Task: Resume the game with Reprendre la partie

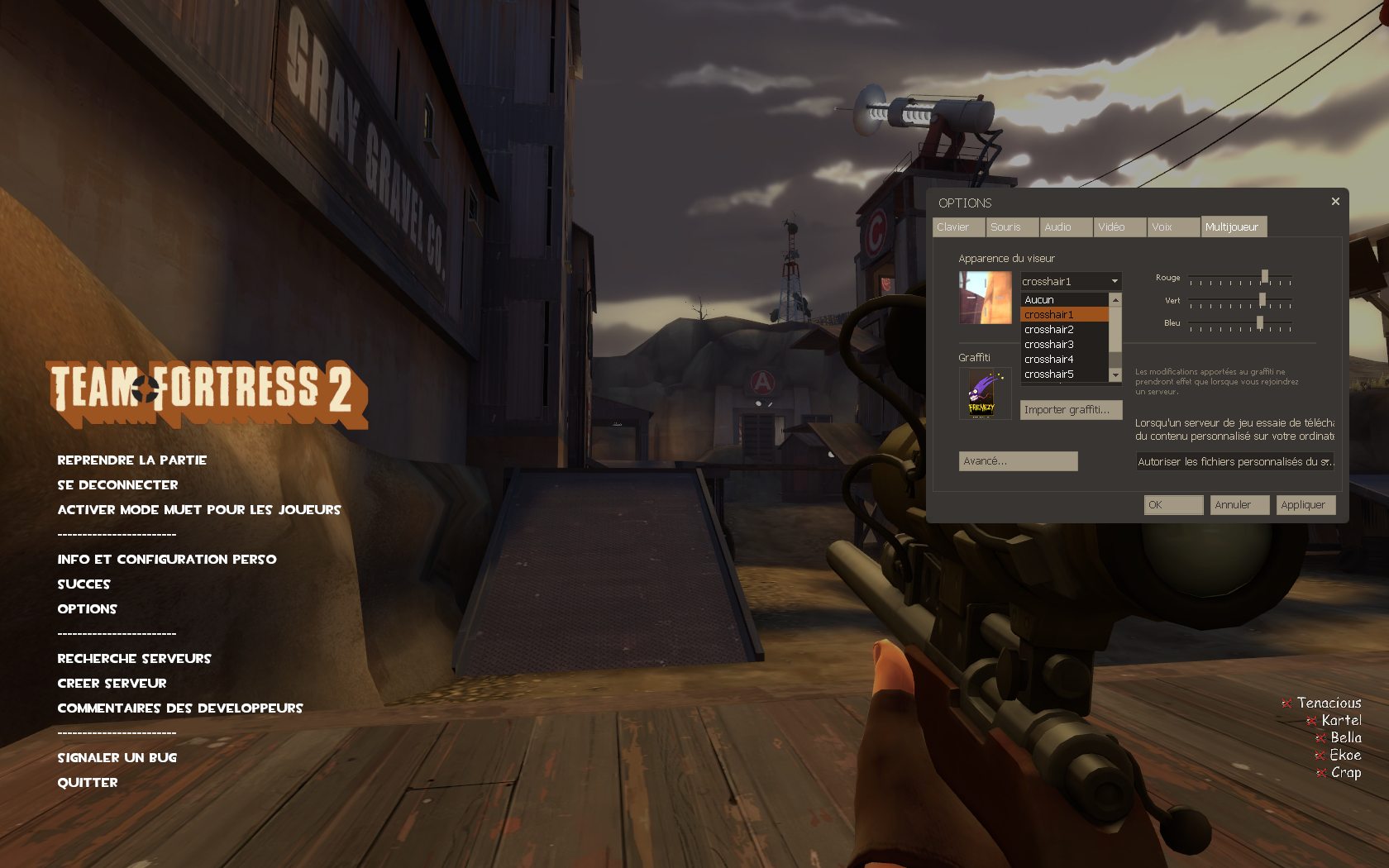Action: pyautogui.click(x=131, y=460)
